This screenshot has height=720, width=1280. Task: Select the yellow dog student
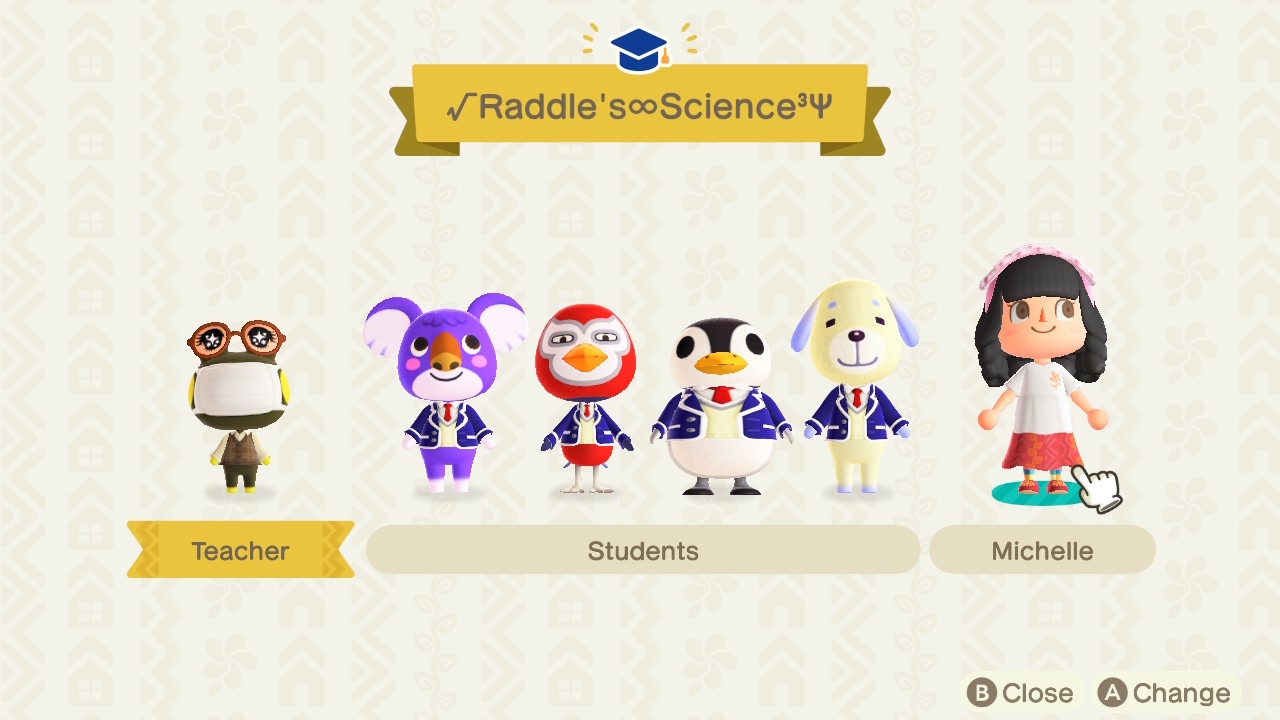point(856,385)
